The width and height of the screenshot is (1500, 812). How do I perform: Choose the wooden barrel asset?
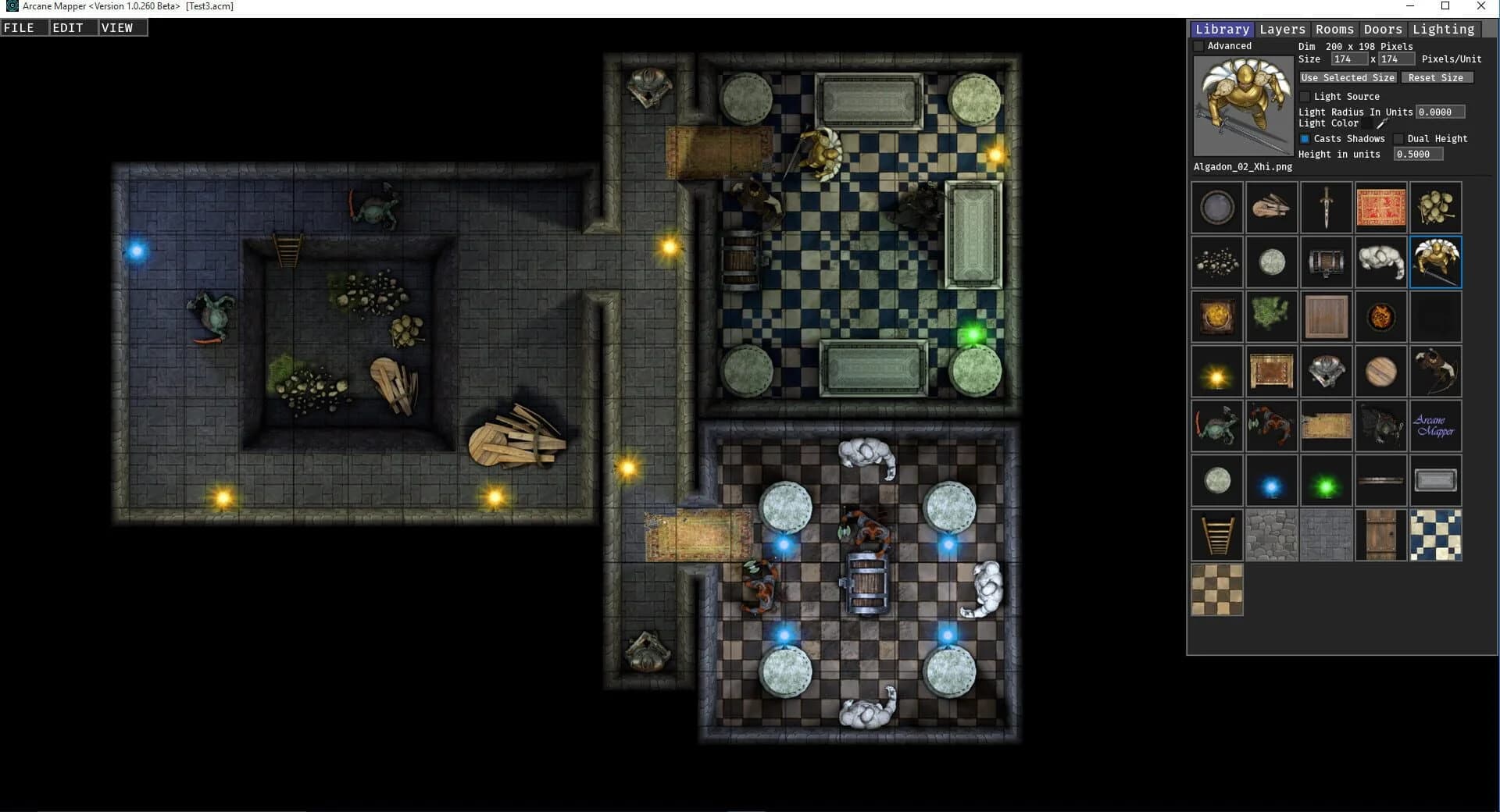[x=1327, y=262]
